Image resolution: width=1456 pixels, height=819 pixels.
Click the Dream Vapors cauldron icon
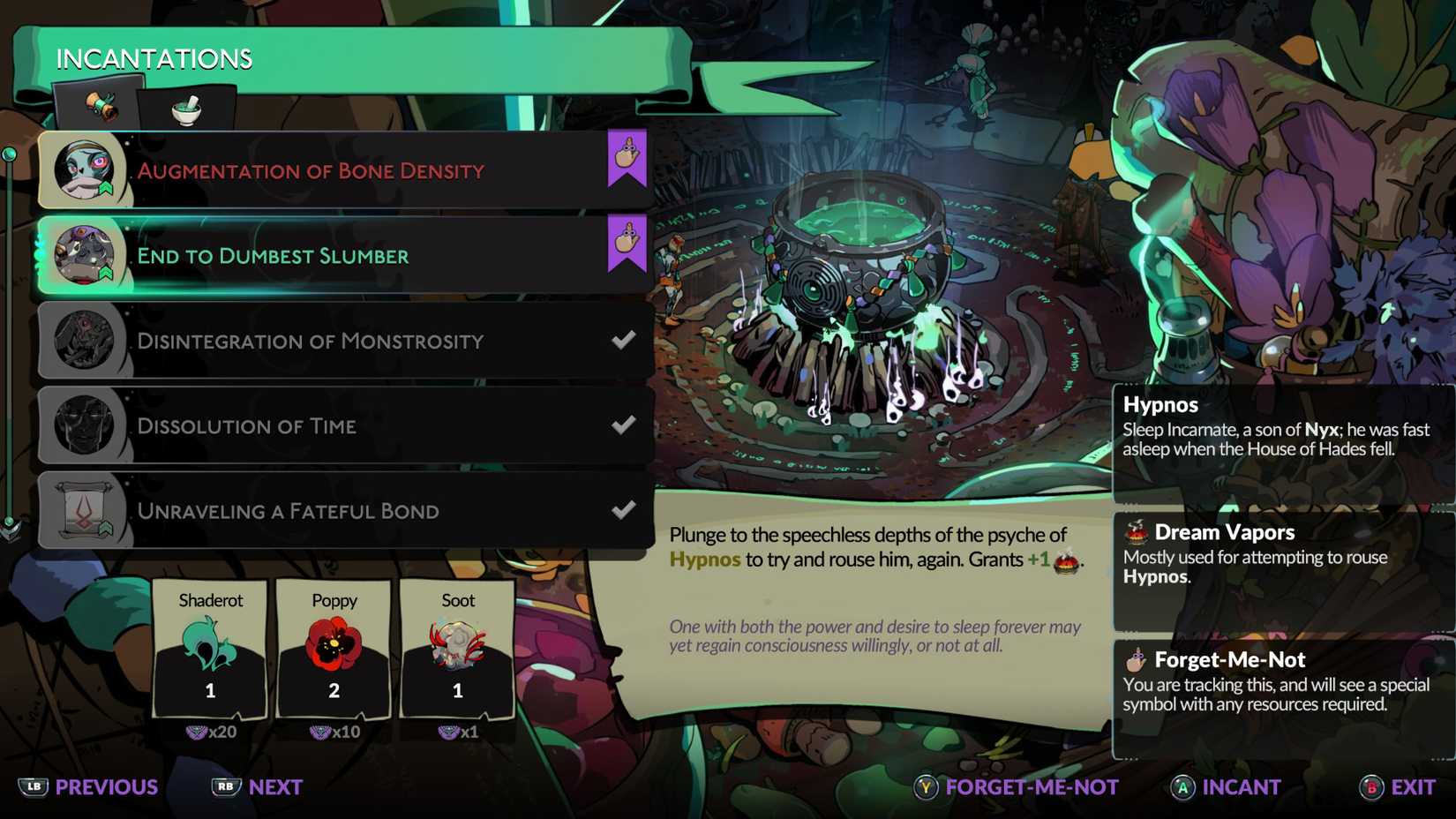click(1136, 532)
